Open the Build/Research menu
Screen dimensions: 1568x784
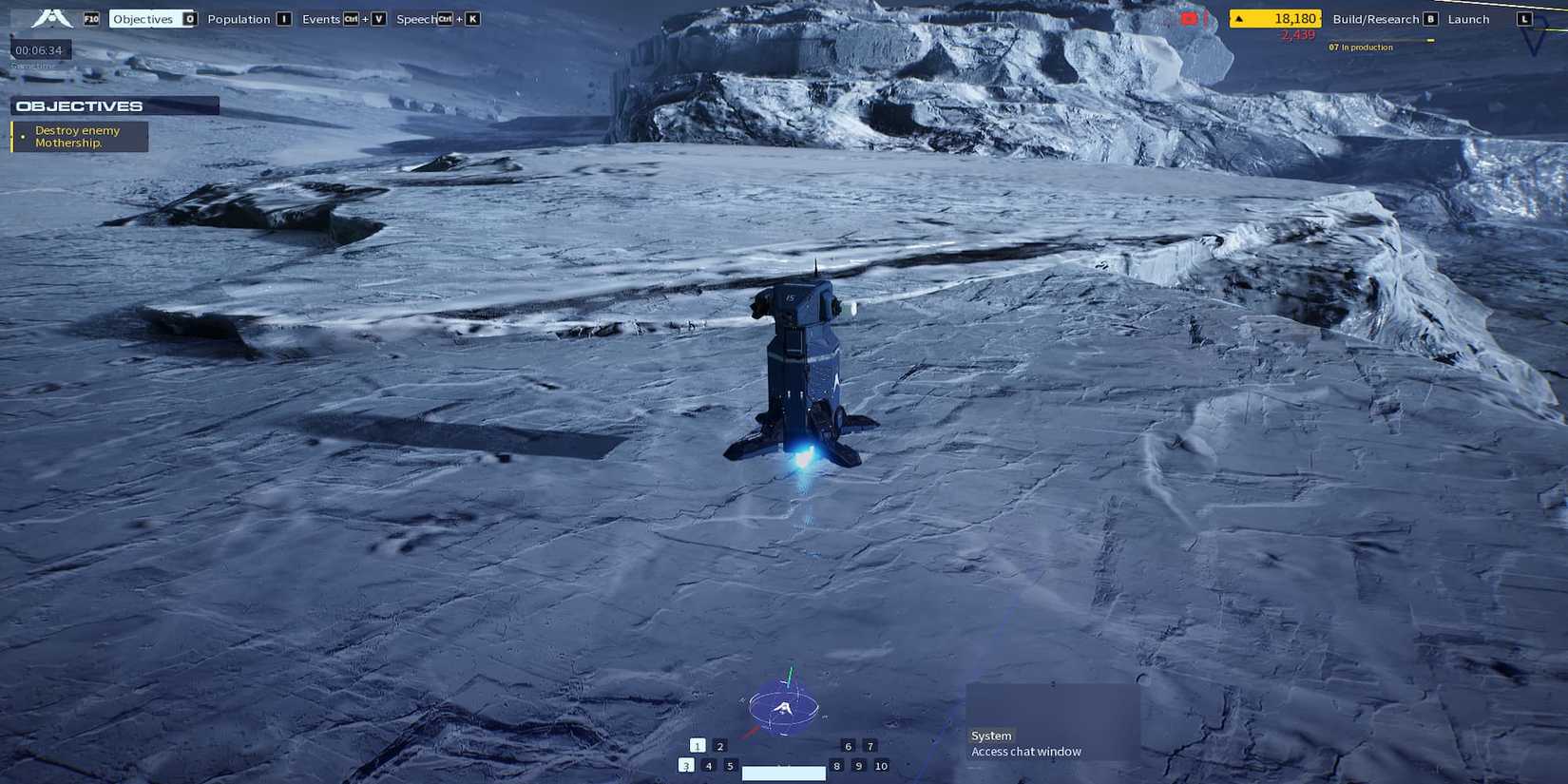point(1378,18)
